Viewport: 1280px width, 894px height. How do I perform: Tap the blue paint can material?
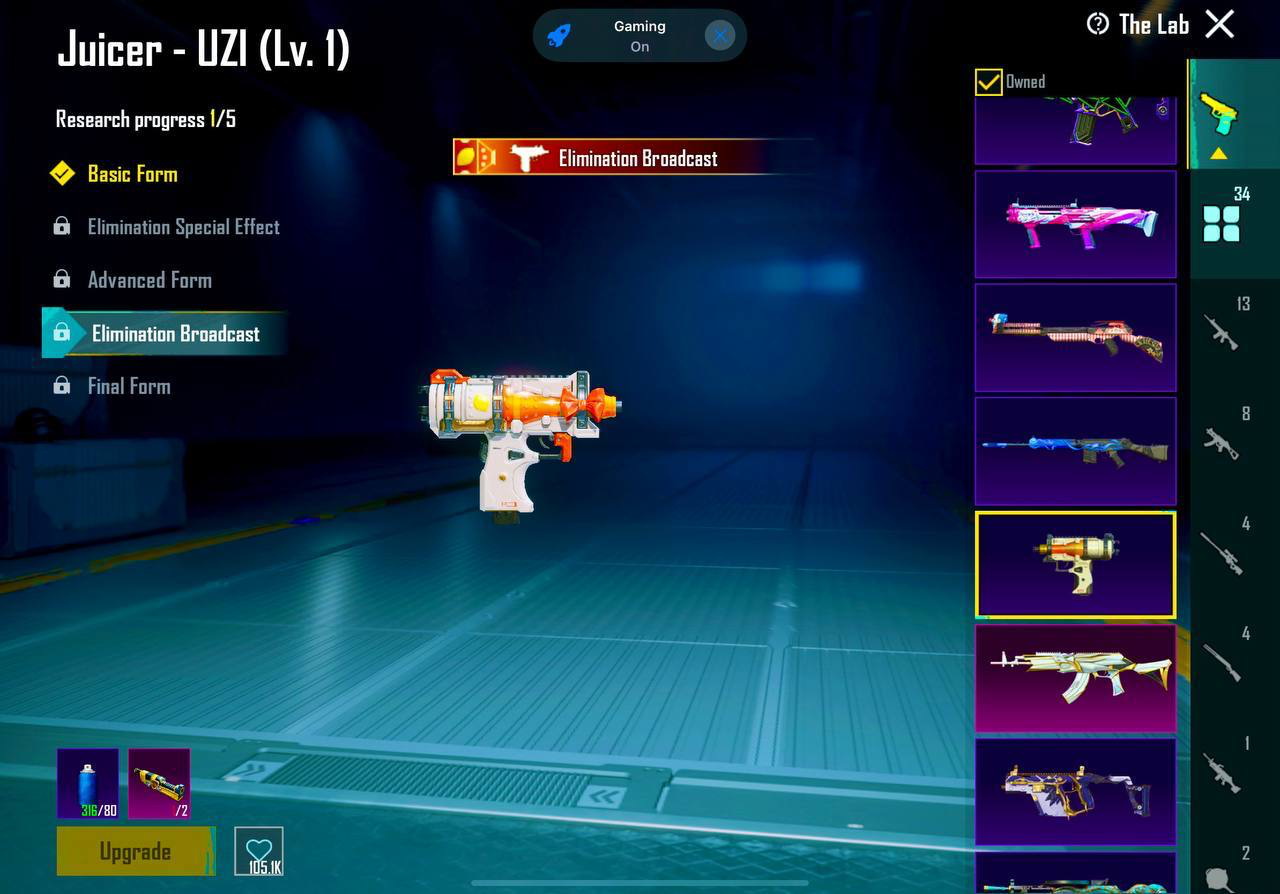point(88,783)
